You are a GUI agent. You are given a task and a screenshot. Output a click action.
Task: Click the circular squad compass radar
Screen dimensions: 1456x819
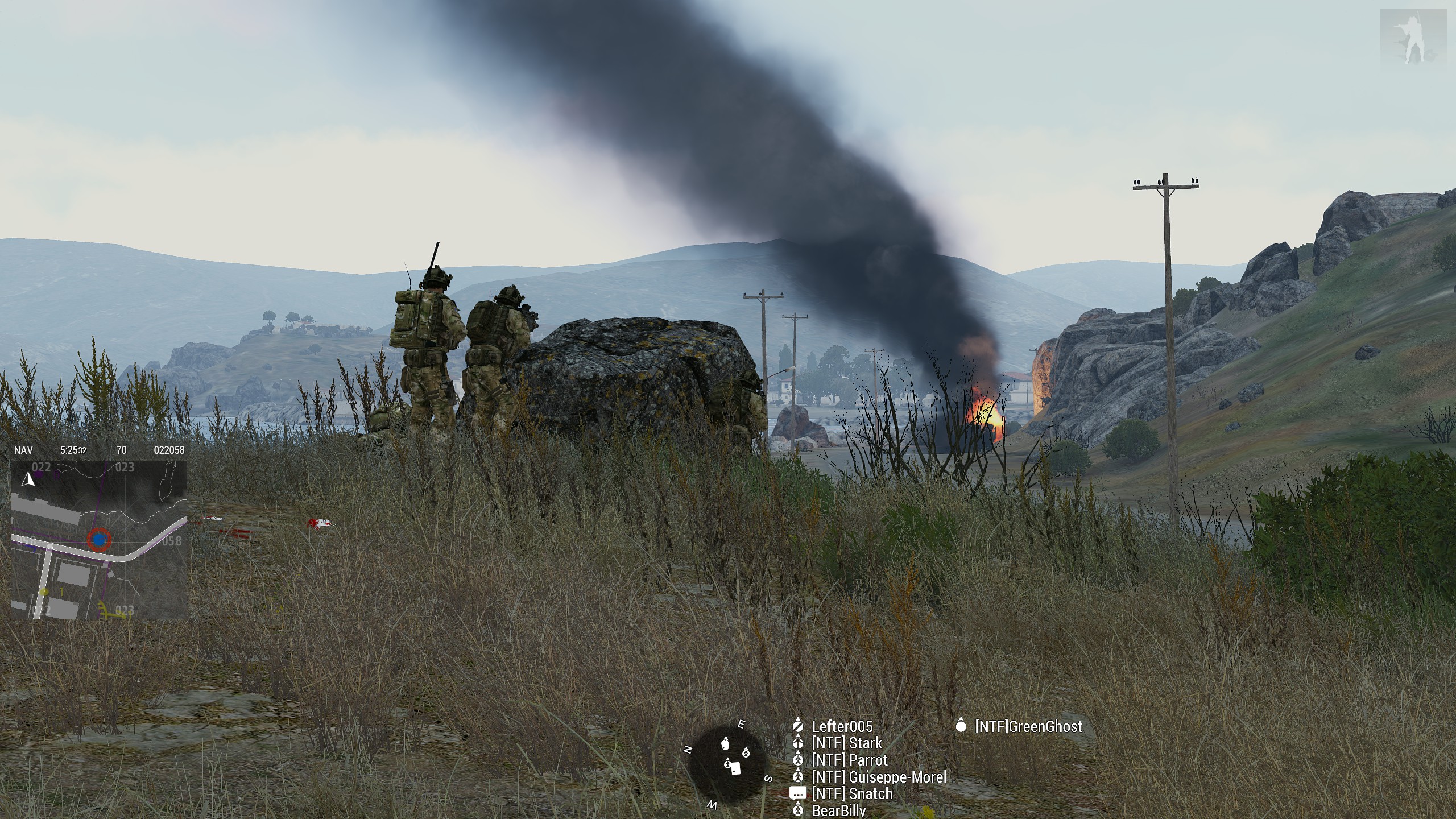(x=727, y=764)
